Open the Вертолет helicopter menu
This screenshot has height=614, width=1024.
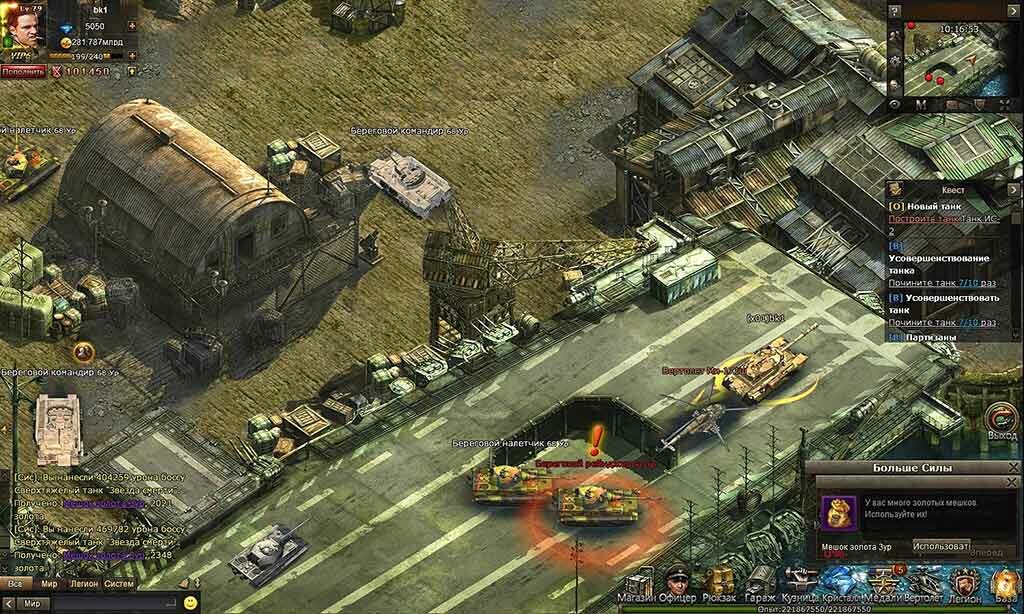coord(922,583)
